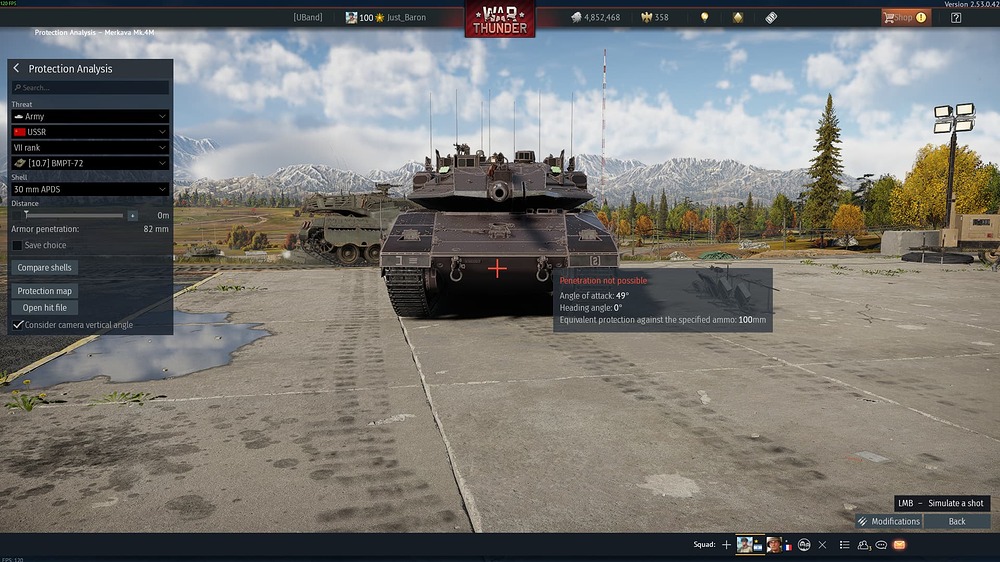Tick the Save choice checkbox
Viewport: 1000px width, 562px height.
[17, 245]
